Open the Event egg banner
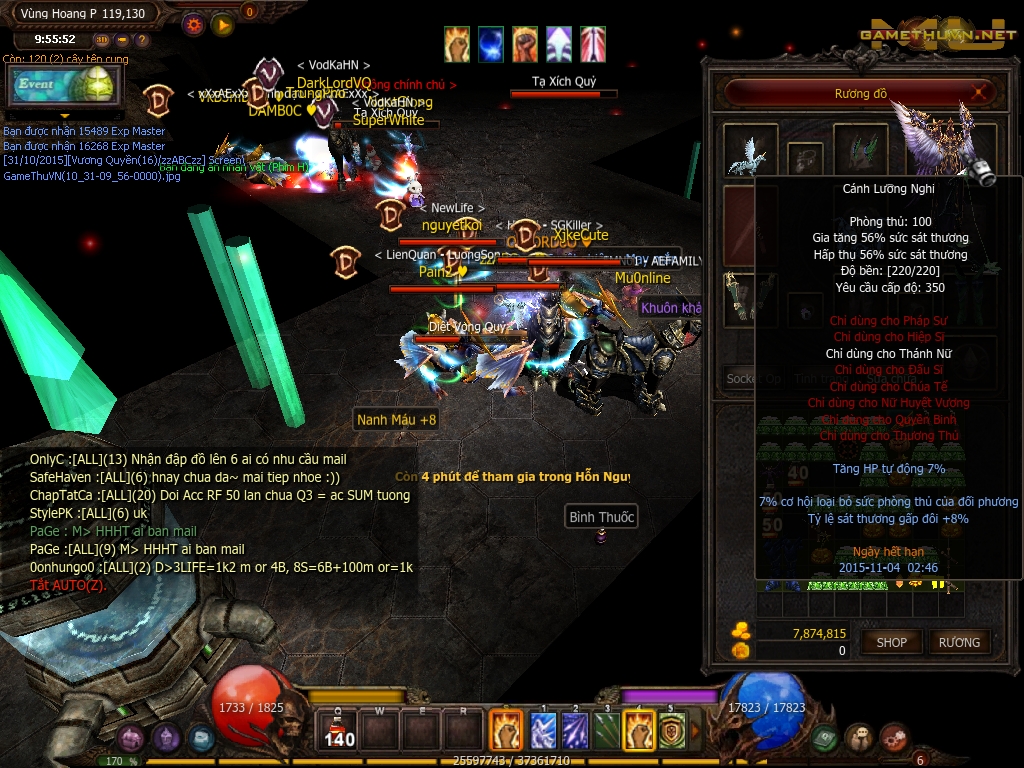The image size is (1024, 768). tap(62, 86)
